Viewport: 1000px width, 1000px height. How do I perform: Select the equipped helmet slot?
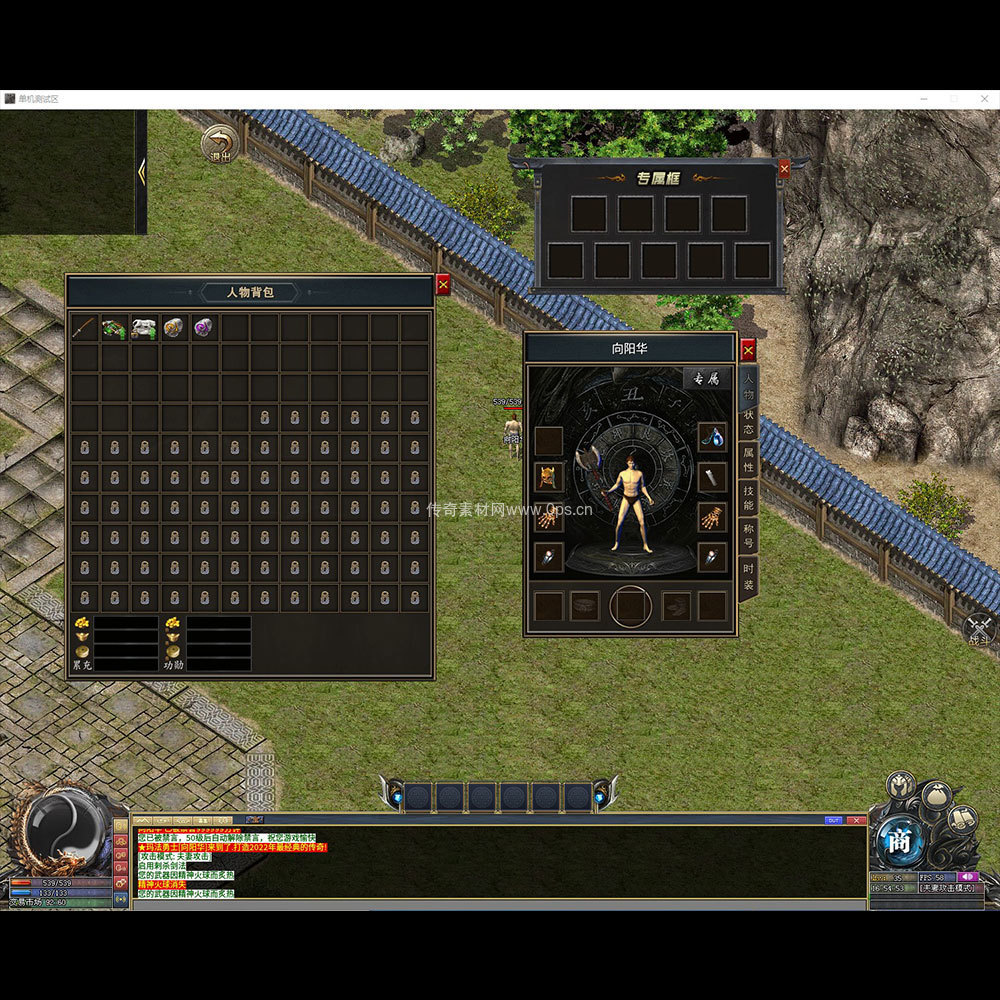549,477
